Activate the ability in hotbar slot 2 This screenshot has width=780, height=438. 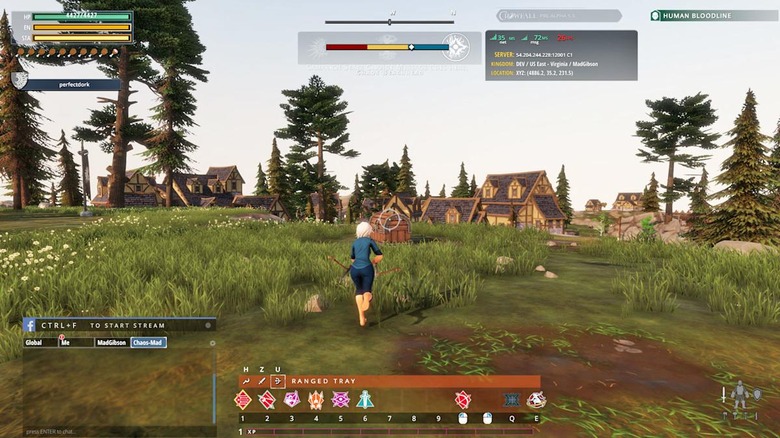[267, 400]
